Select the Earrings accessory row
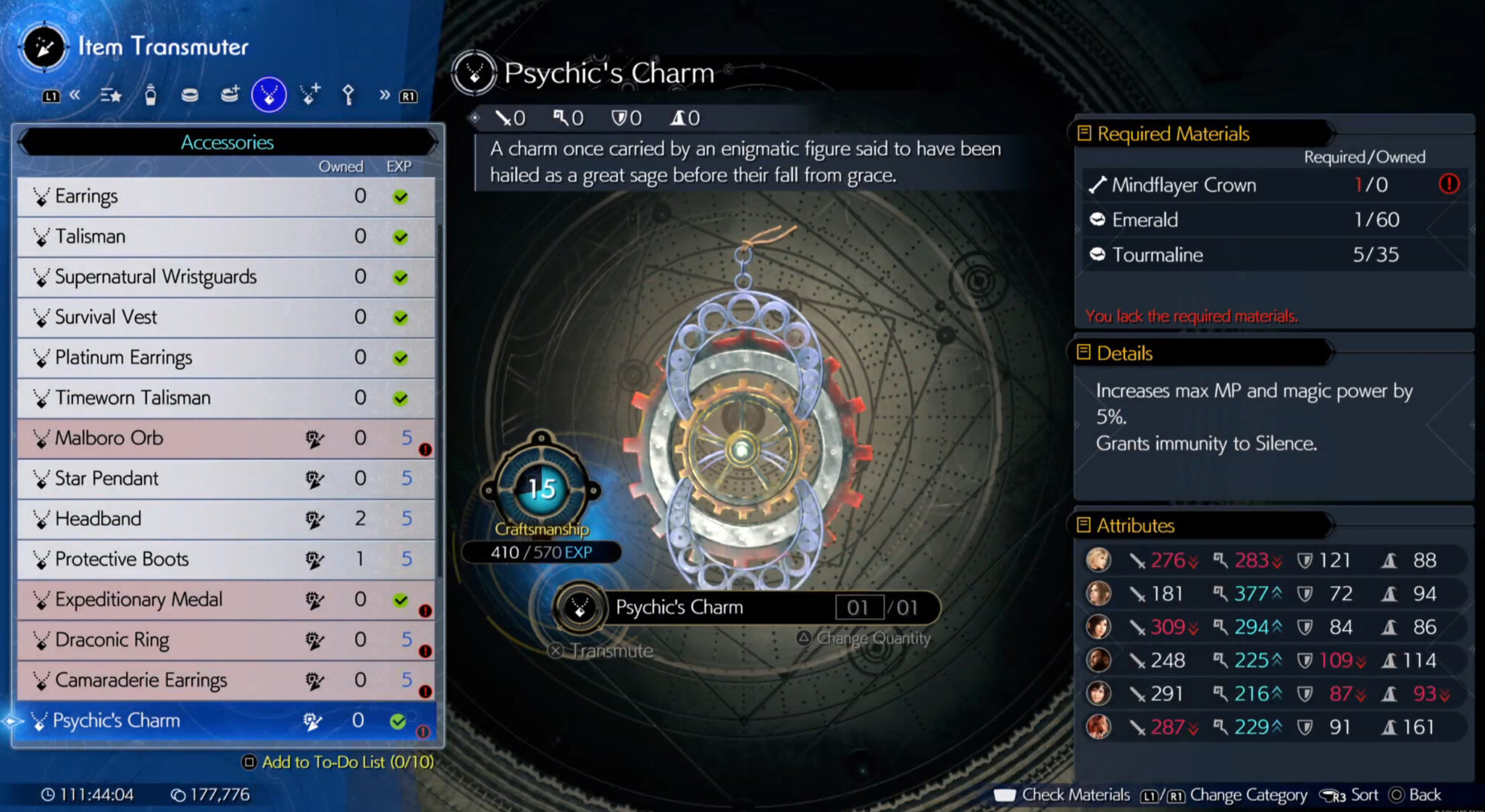This screenshot has height=812, width=1485. (x=226, y=196)
